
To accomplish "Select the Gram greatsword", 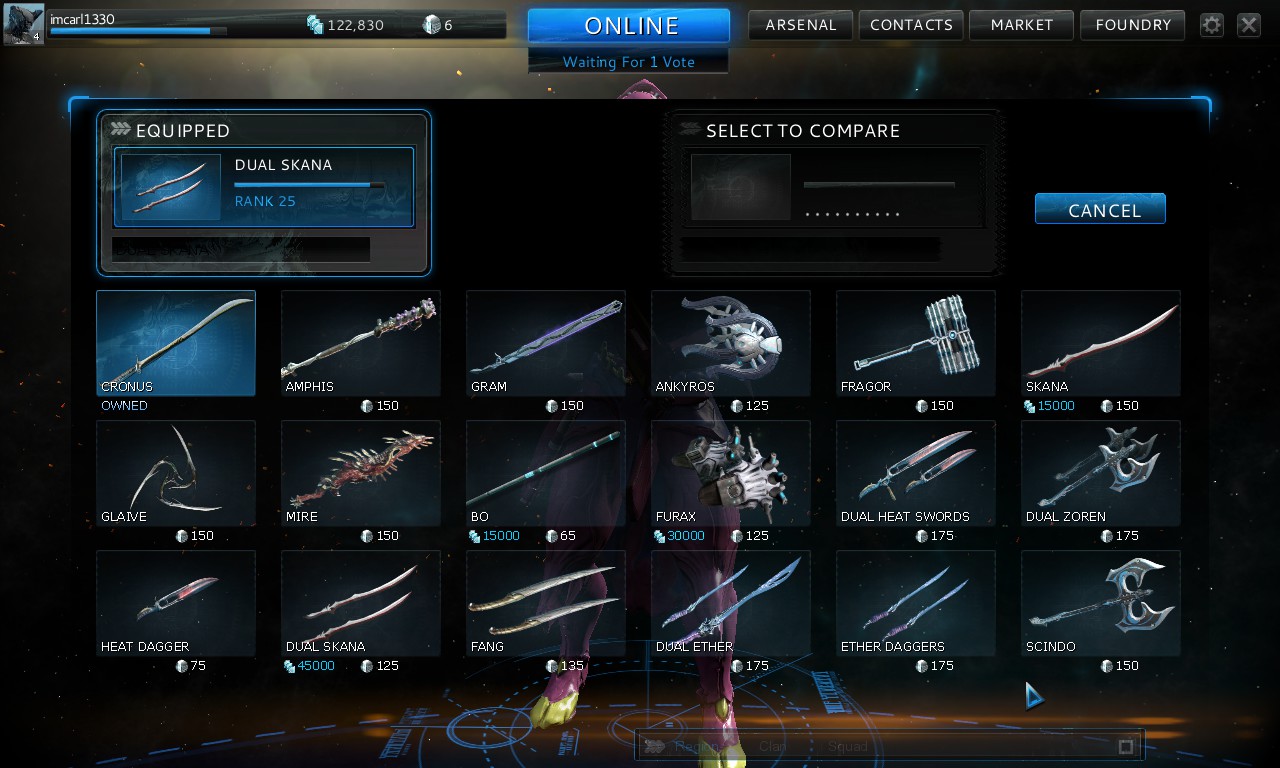I will (546, 343).
